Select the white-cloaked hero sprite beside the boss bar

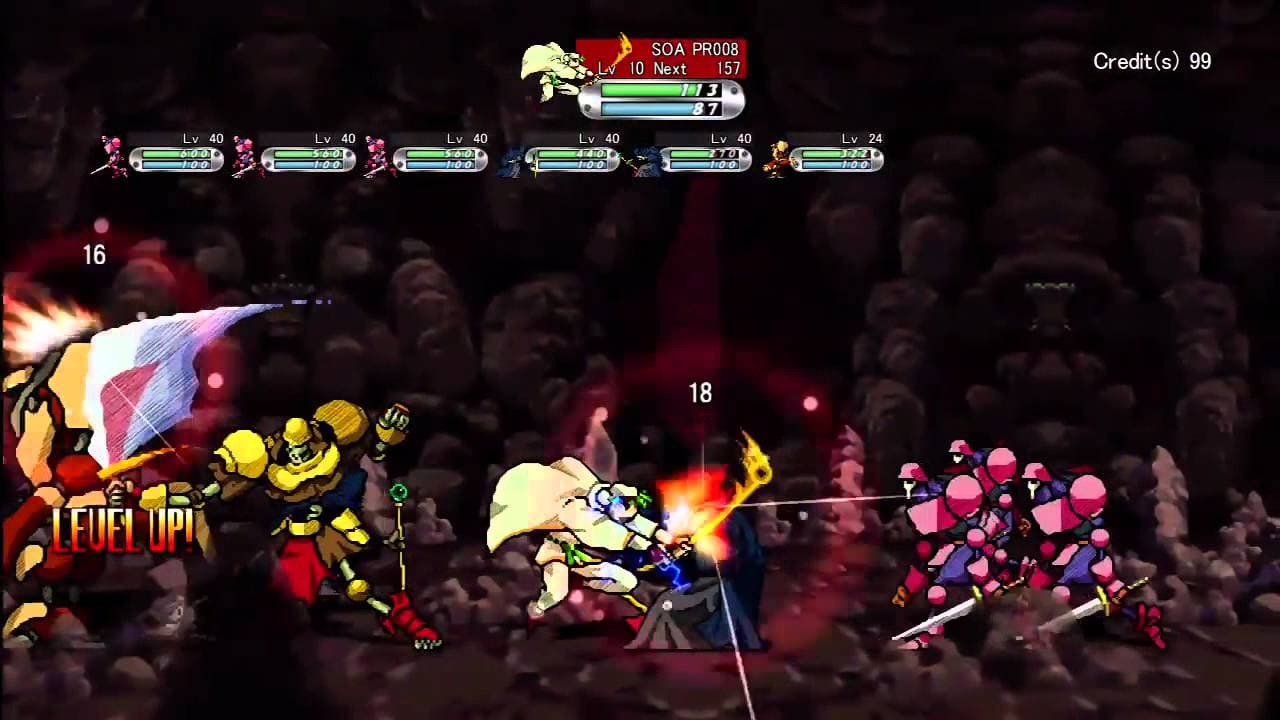click(545, 70)
